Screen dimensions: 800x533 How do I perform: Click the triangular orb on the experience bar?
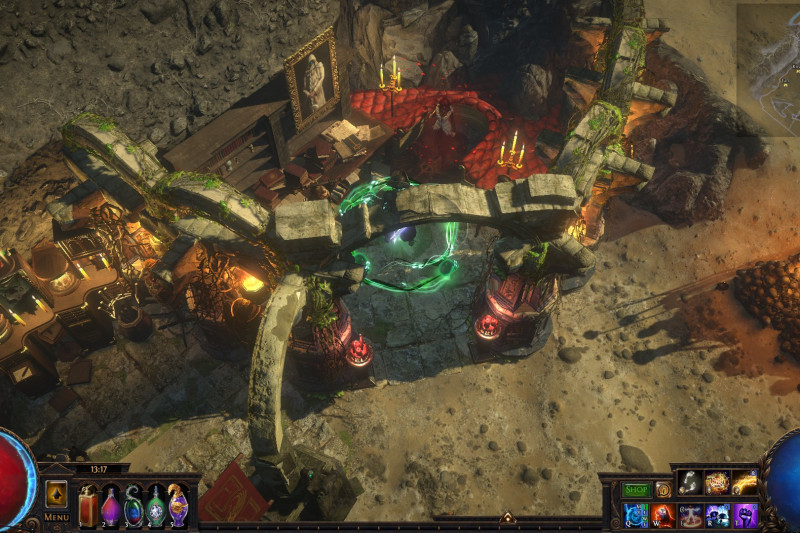click(x=507, y=518)
